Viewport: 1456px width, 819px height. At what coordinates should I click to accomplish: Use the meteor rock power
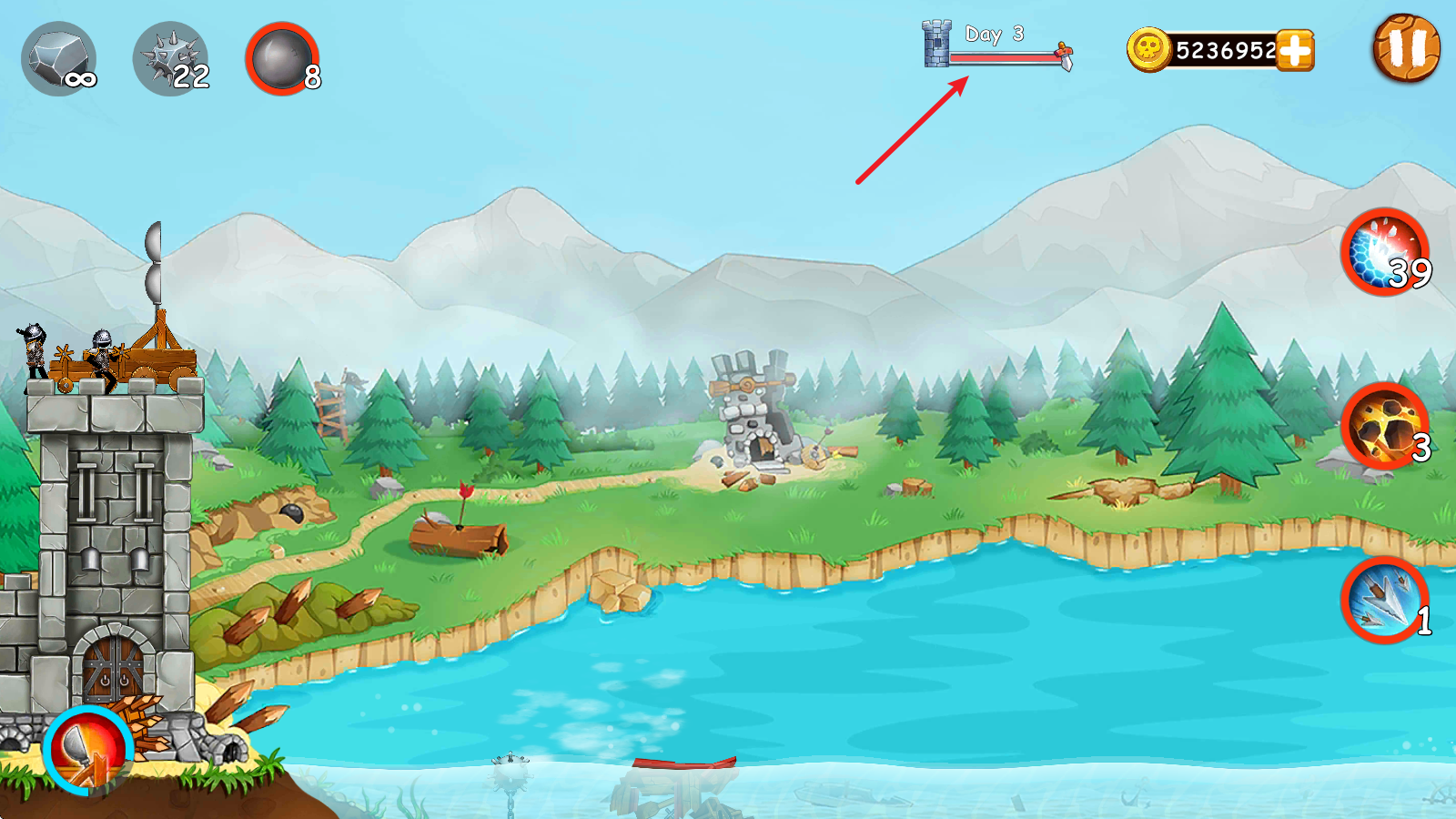[1384, 426]
